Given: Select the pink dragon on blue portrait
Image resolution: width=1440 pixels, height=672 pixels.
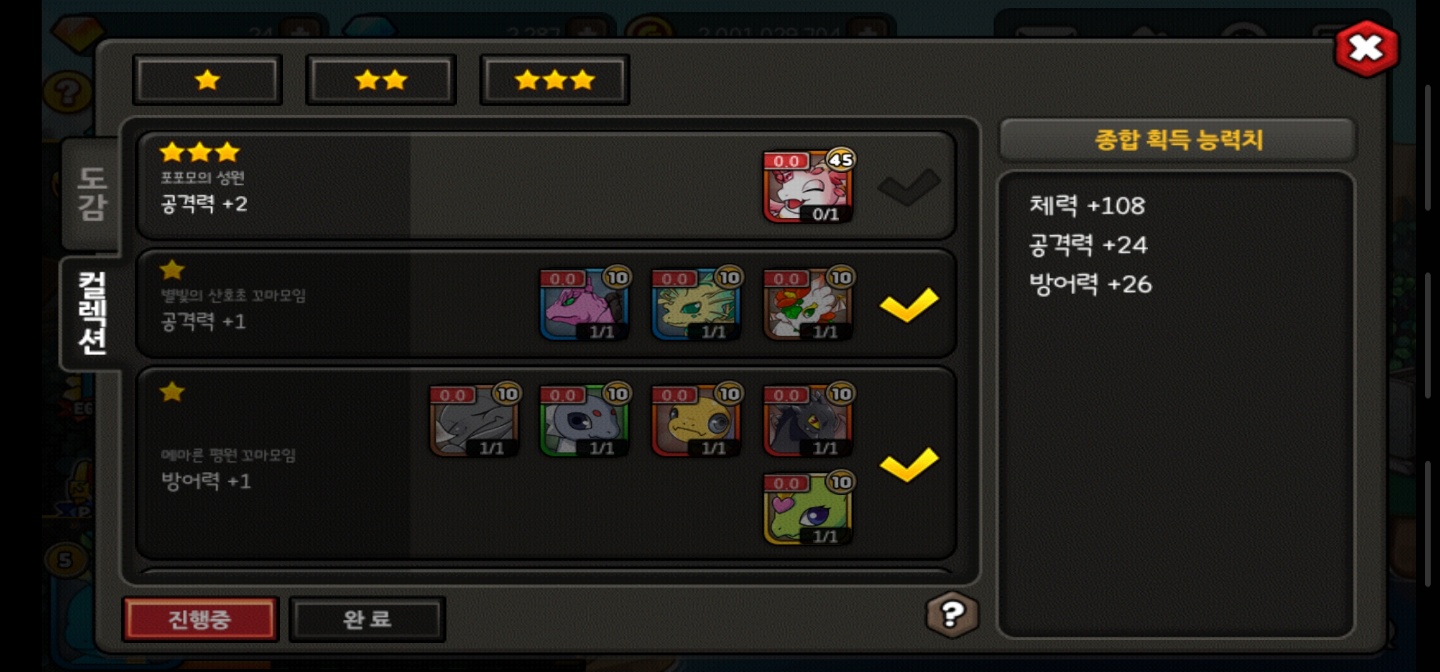Looking at the screenshot, I should (585, 304).
